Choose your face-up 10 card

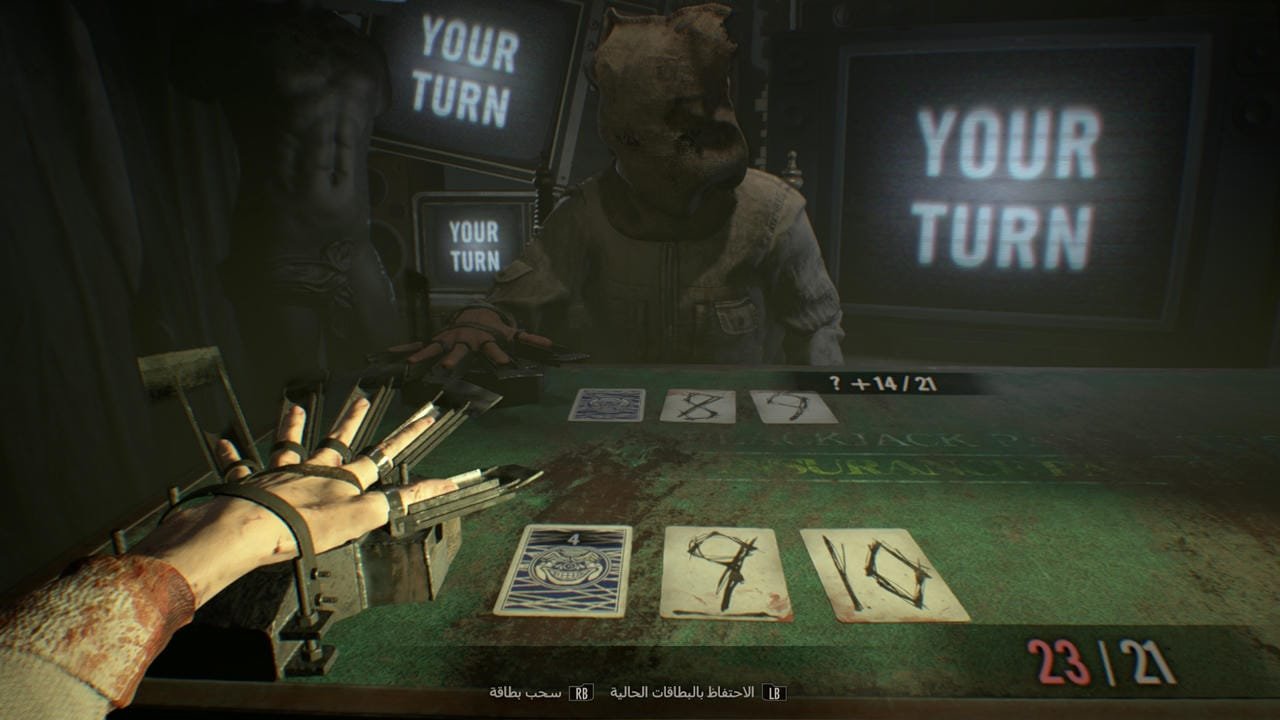(883, 576)
